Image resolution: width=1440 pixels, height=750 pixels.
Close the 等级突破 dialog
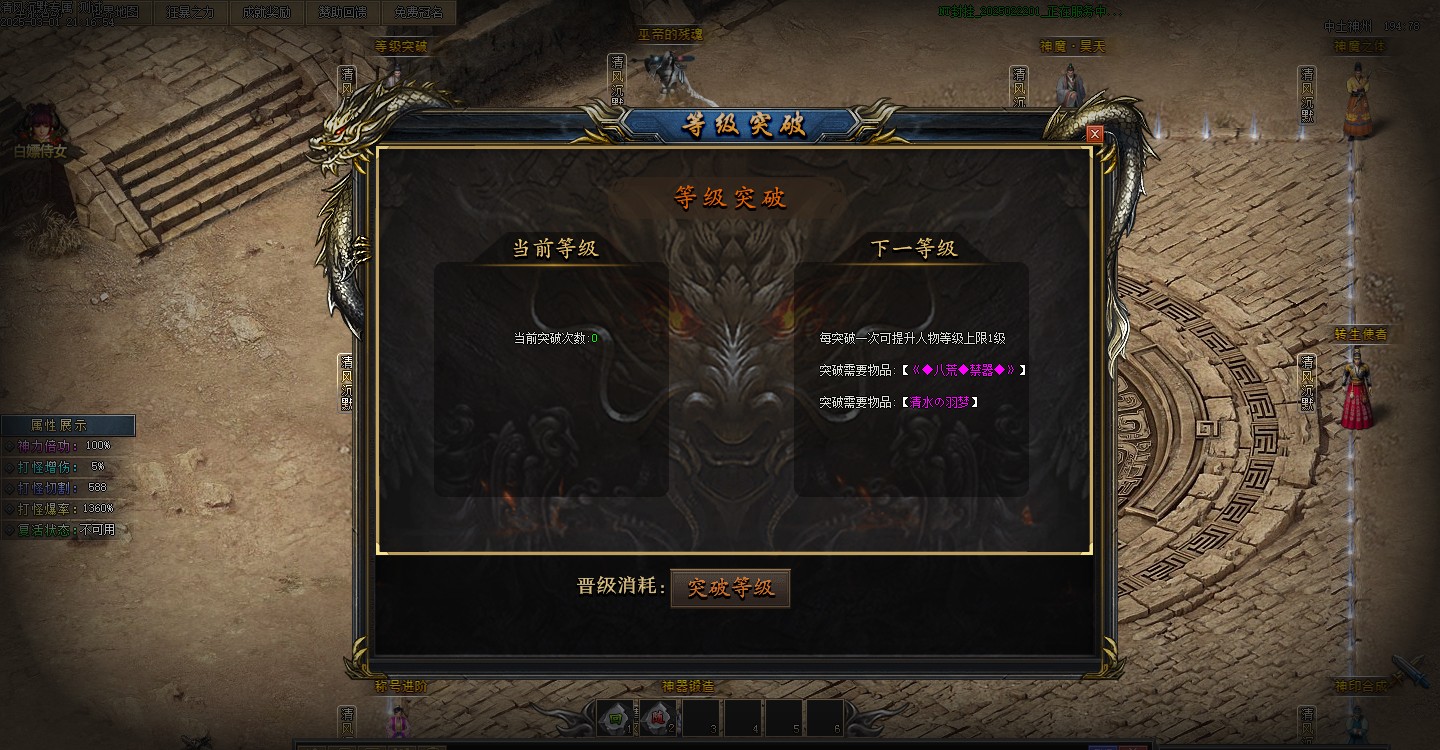coord(1094,133)
